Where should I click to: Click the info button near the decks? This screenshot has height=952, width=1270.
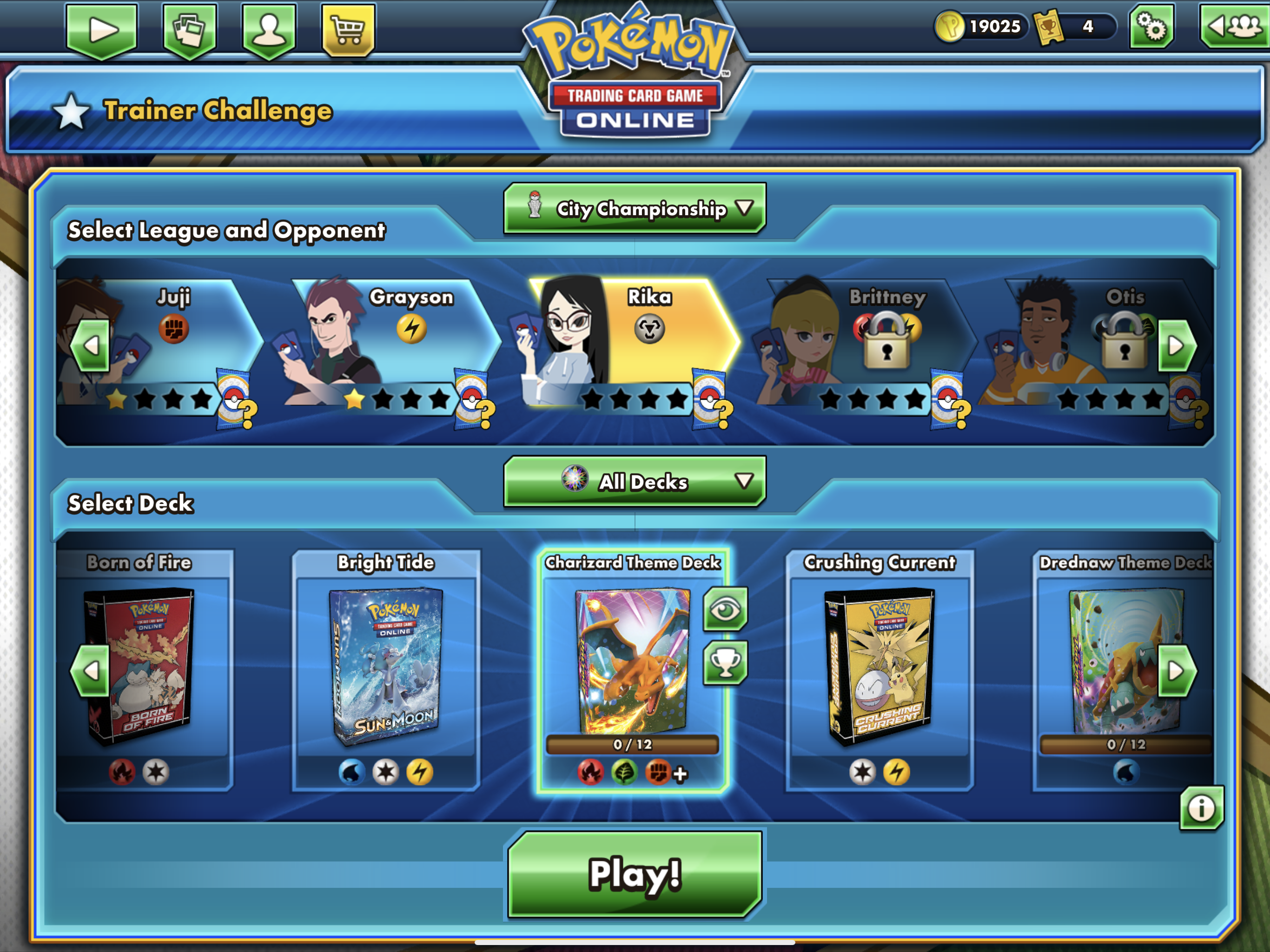[x=1201, y=808]
